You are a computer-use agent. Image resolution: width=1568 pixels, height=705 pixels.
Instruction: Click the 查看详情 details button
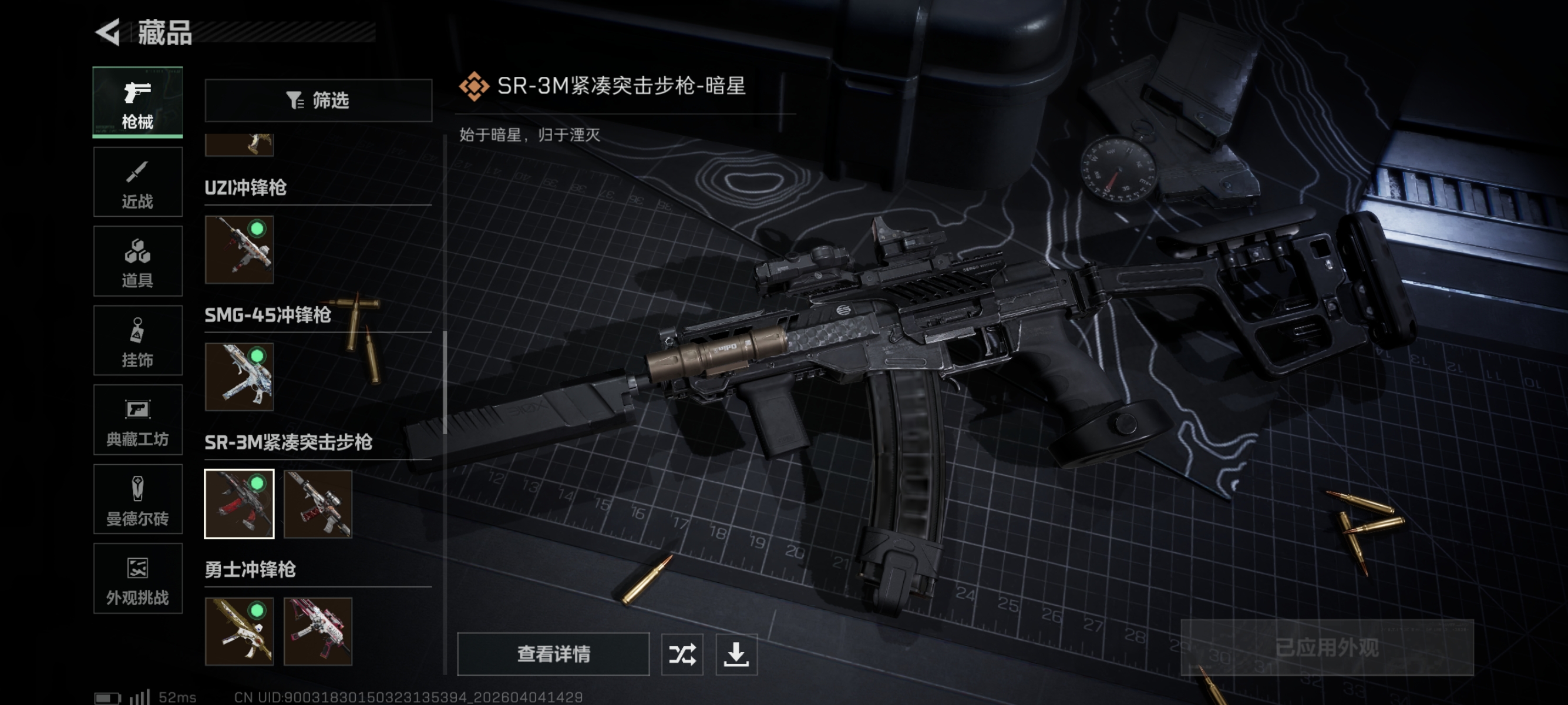[553, 655]
